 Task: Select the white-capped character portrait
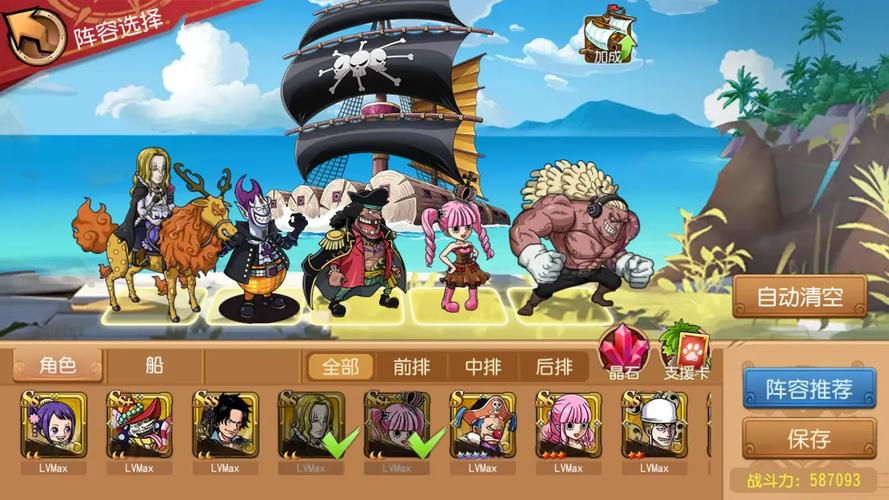[654, 425]
